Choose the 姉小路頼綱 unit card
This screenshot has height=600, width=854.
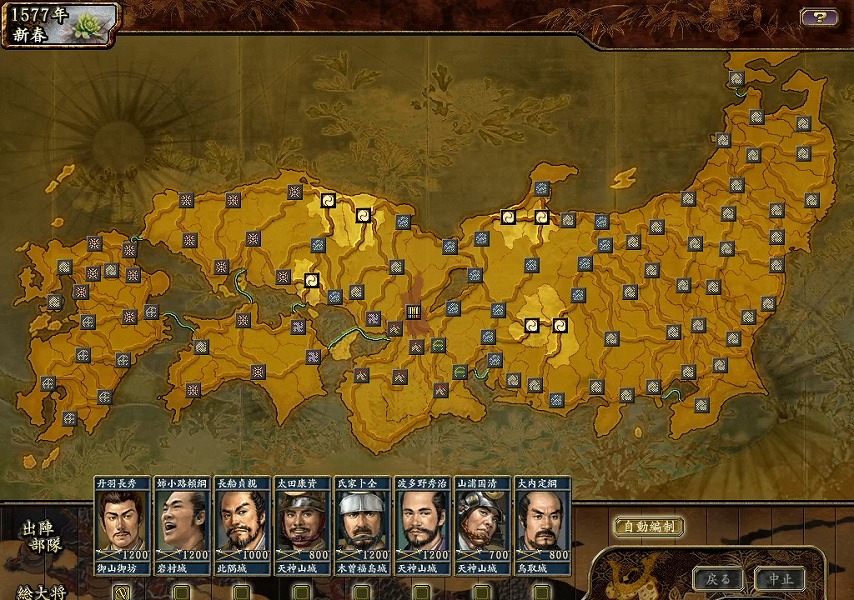pos(182,525)
